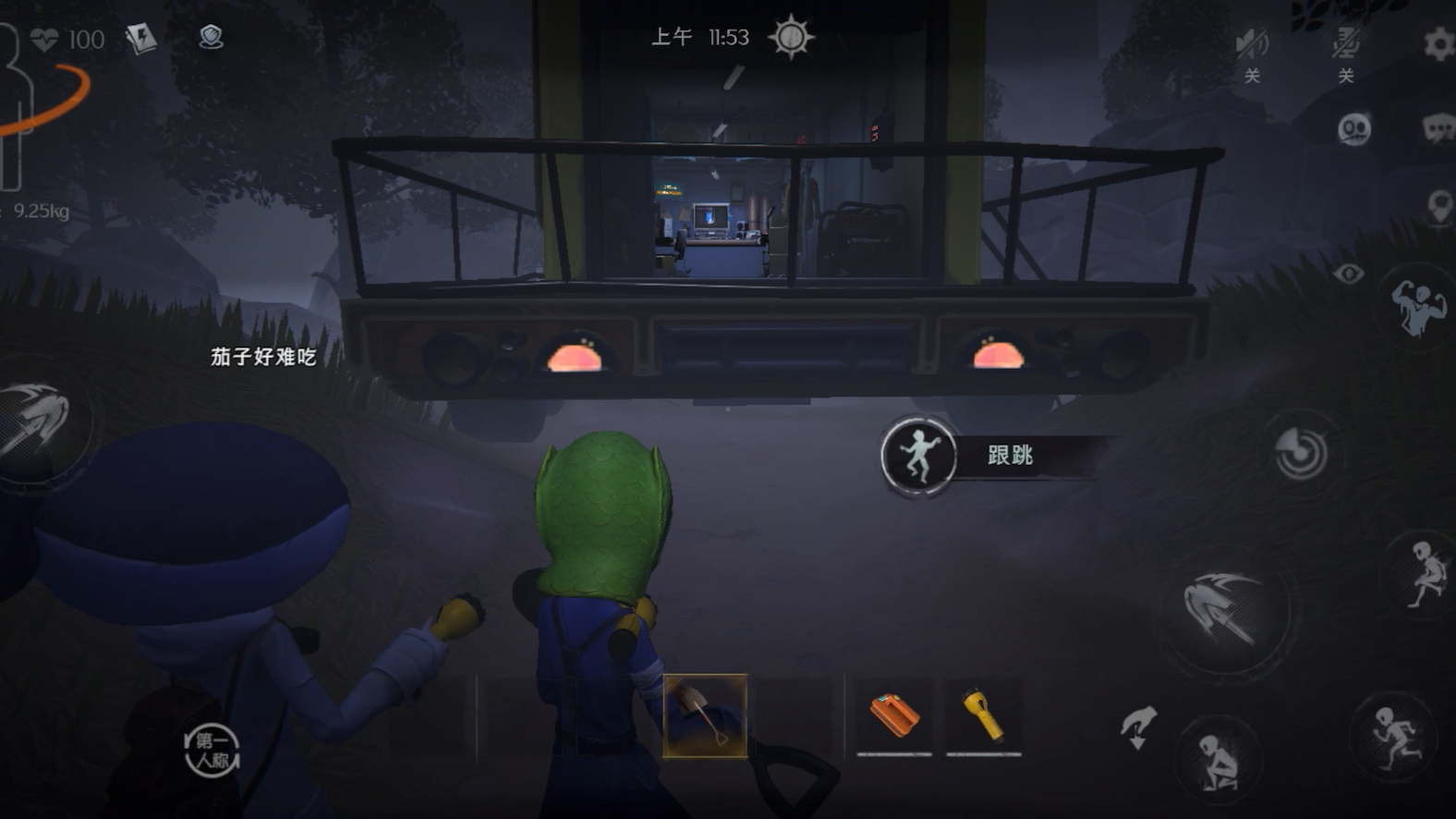1456x819 pixels.
Task: Toggle the muted speaker icon
Action: (x=1252, y=43)
